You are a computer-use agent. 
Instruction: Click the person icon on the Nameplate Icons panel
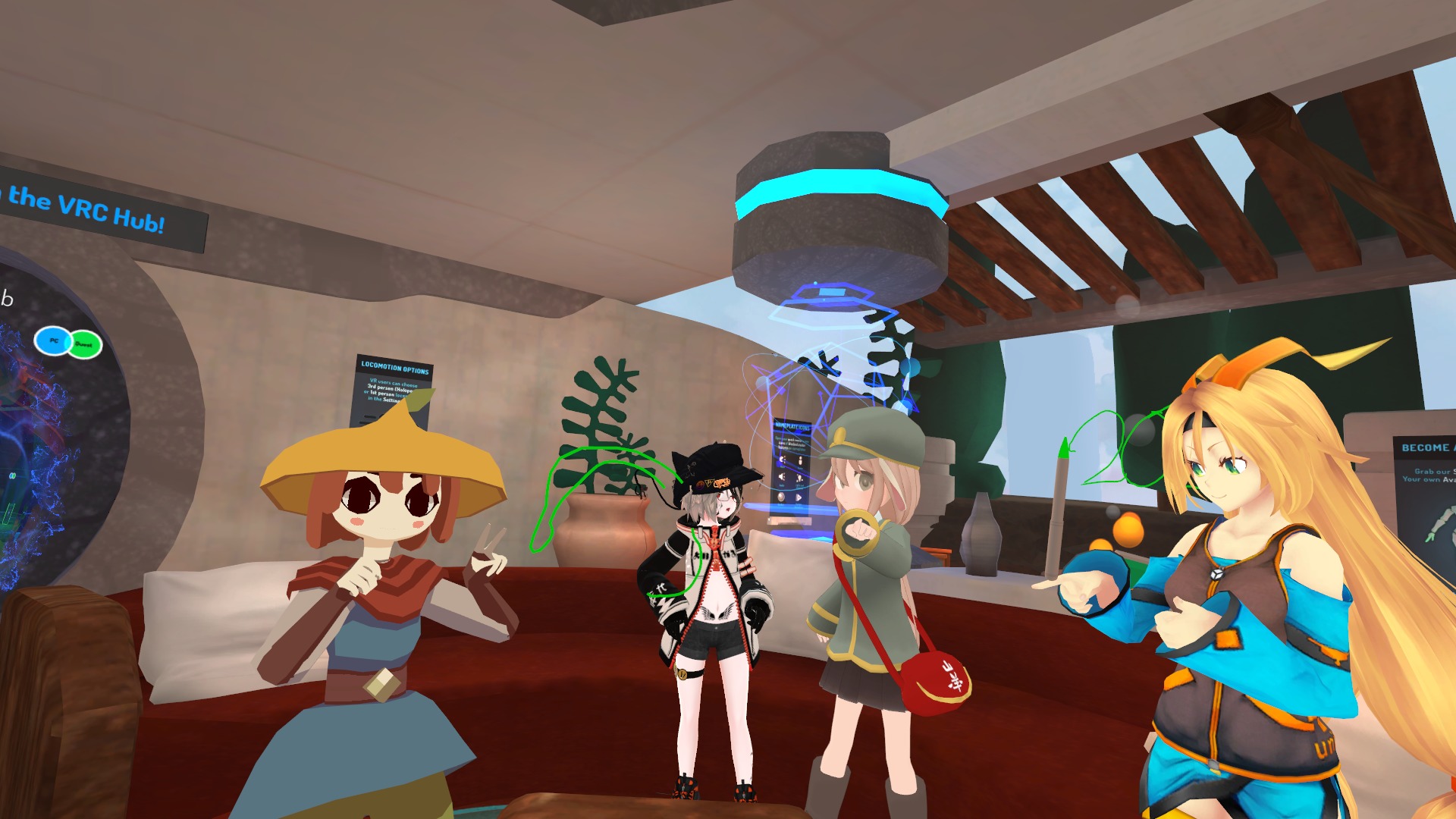800,460
